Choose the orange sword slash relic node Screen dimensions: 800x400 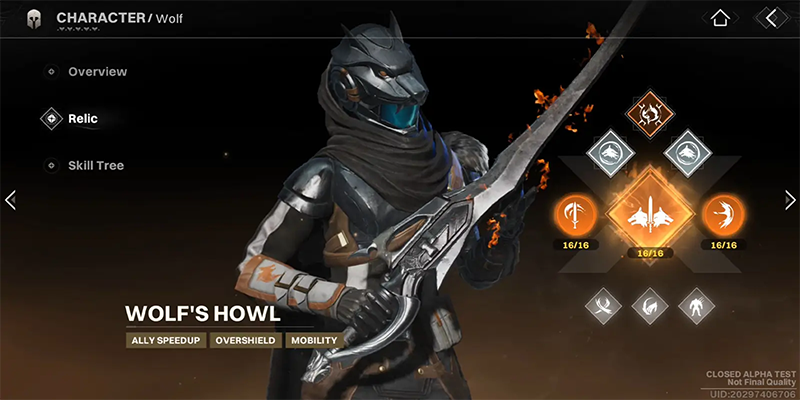click(577, 213)
